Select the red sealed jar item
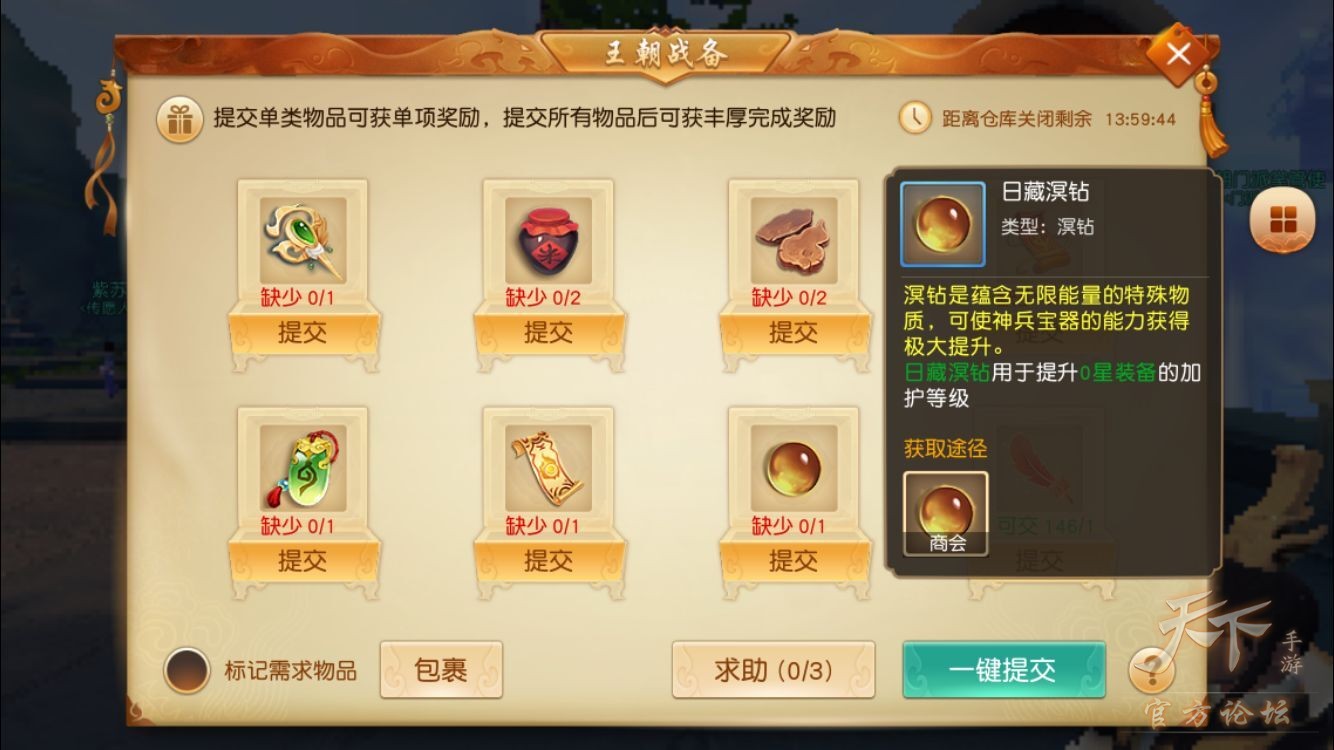 548,238
